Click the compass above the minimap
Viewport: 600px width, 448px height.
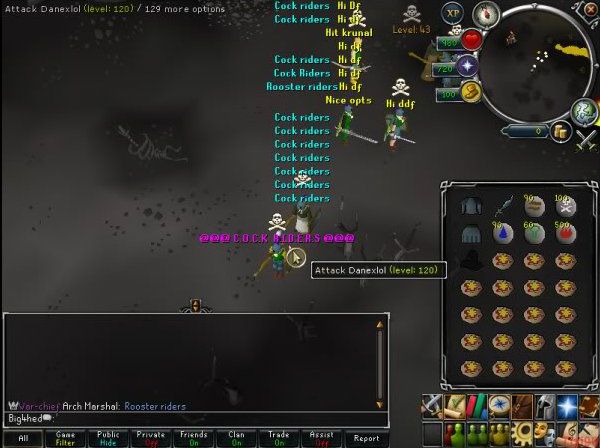486,14
